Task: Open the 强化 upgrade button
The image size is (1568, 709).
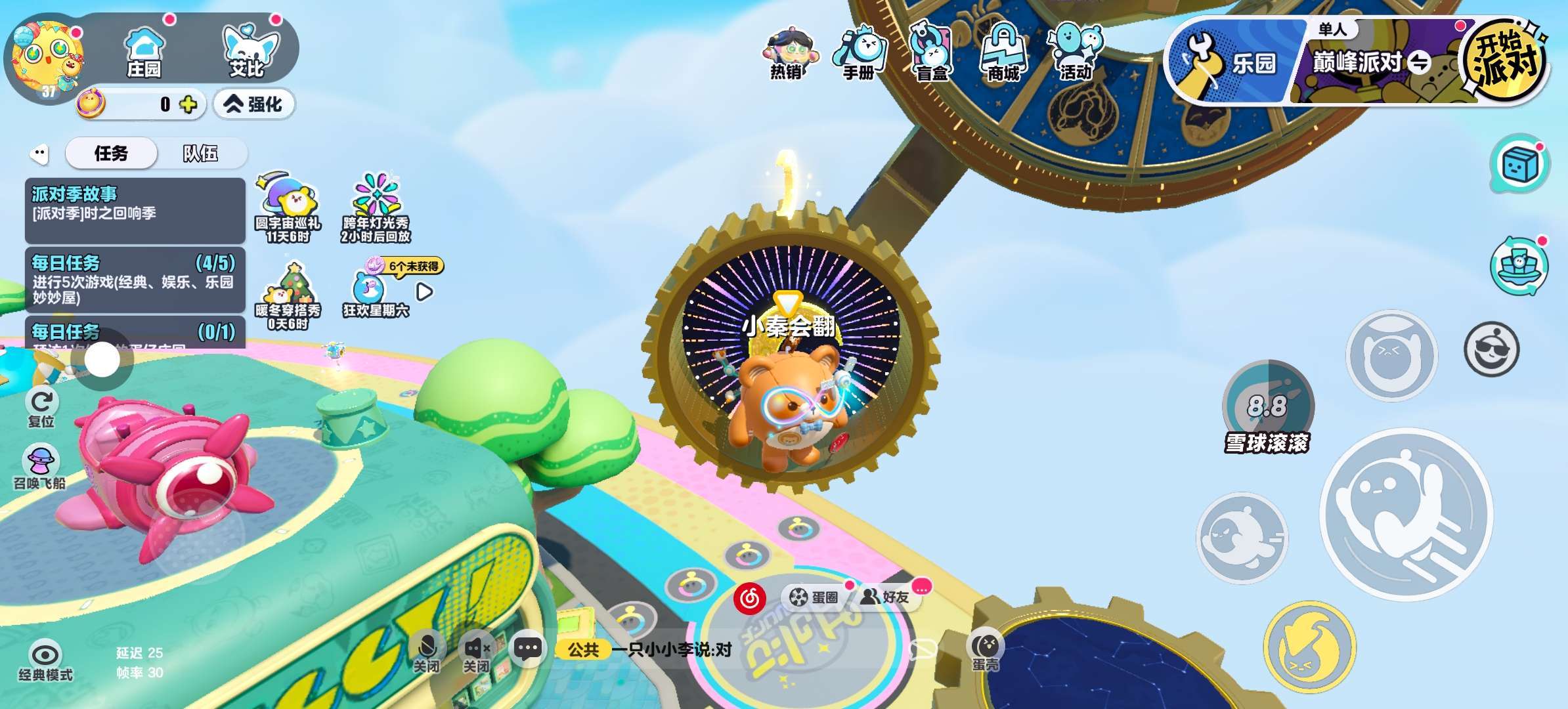Action: (254, 104)
